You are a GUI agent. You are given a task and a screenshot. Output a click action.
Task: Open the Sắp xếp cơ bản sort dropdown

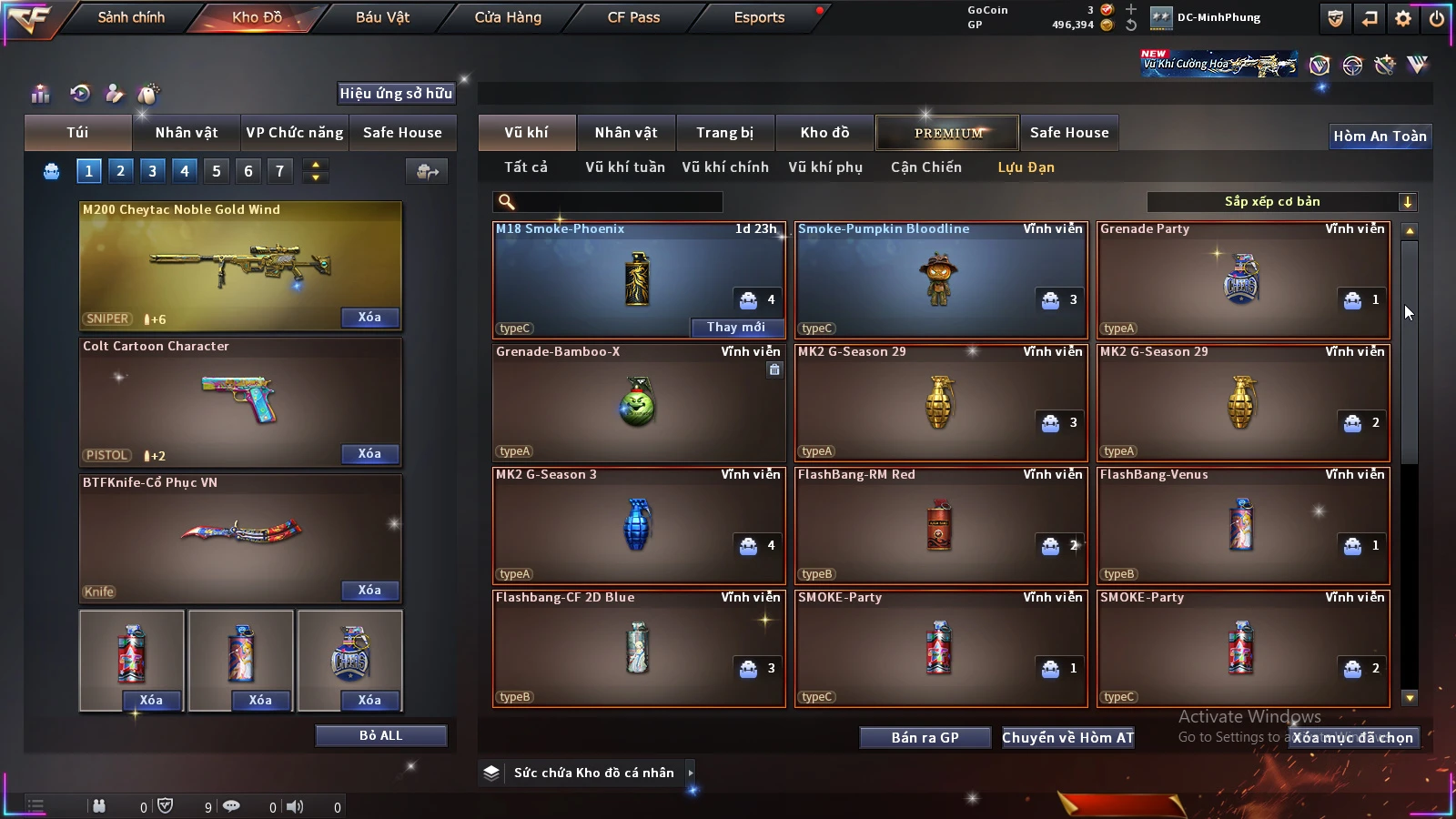click(1281, 202)
